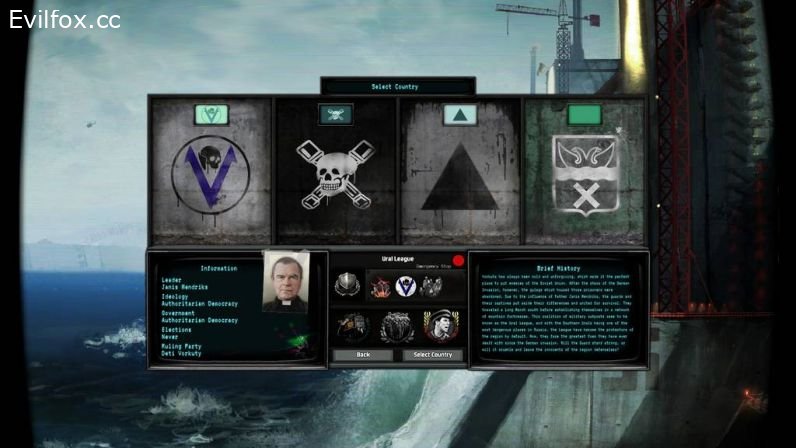Viewport: 796px width, 448px height.
Task: Confirm with the Select Country button
Action: pyautogui.click(x=433, y=354)
